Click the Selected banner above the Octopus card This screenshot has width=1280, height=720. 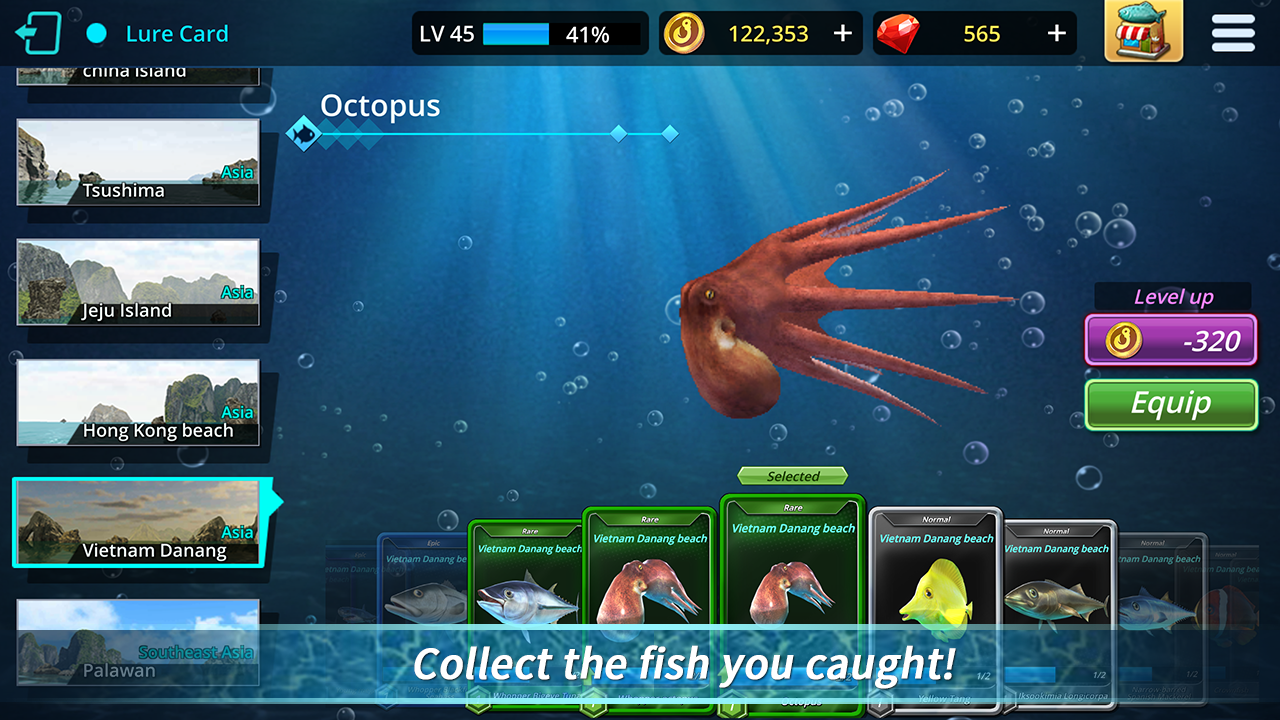[791, 475]
